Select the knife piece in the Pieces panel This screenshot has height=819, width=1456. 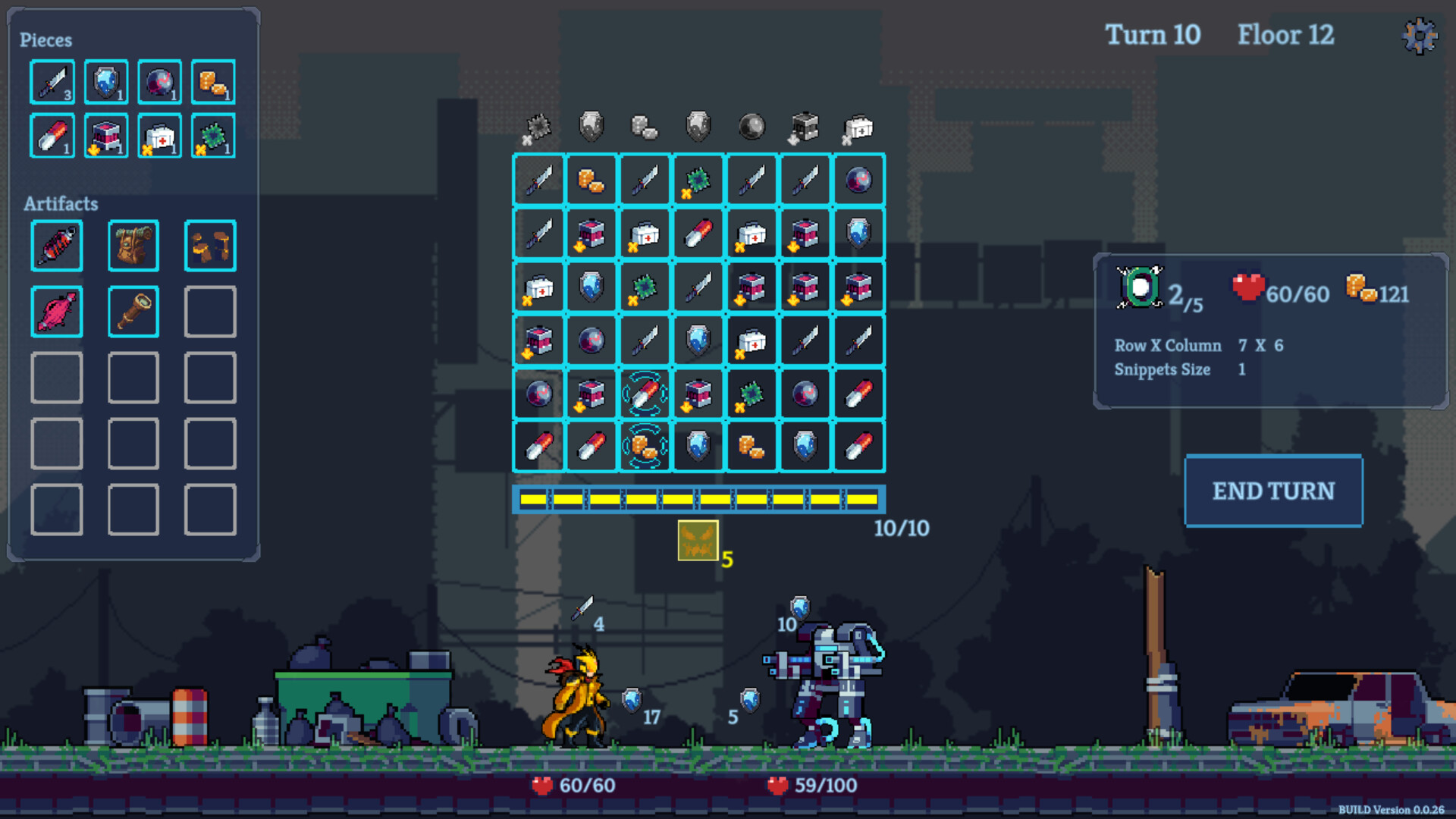coord(52,81)
